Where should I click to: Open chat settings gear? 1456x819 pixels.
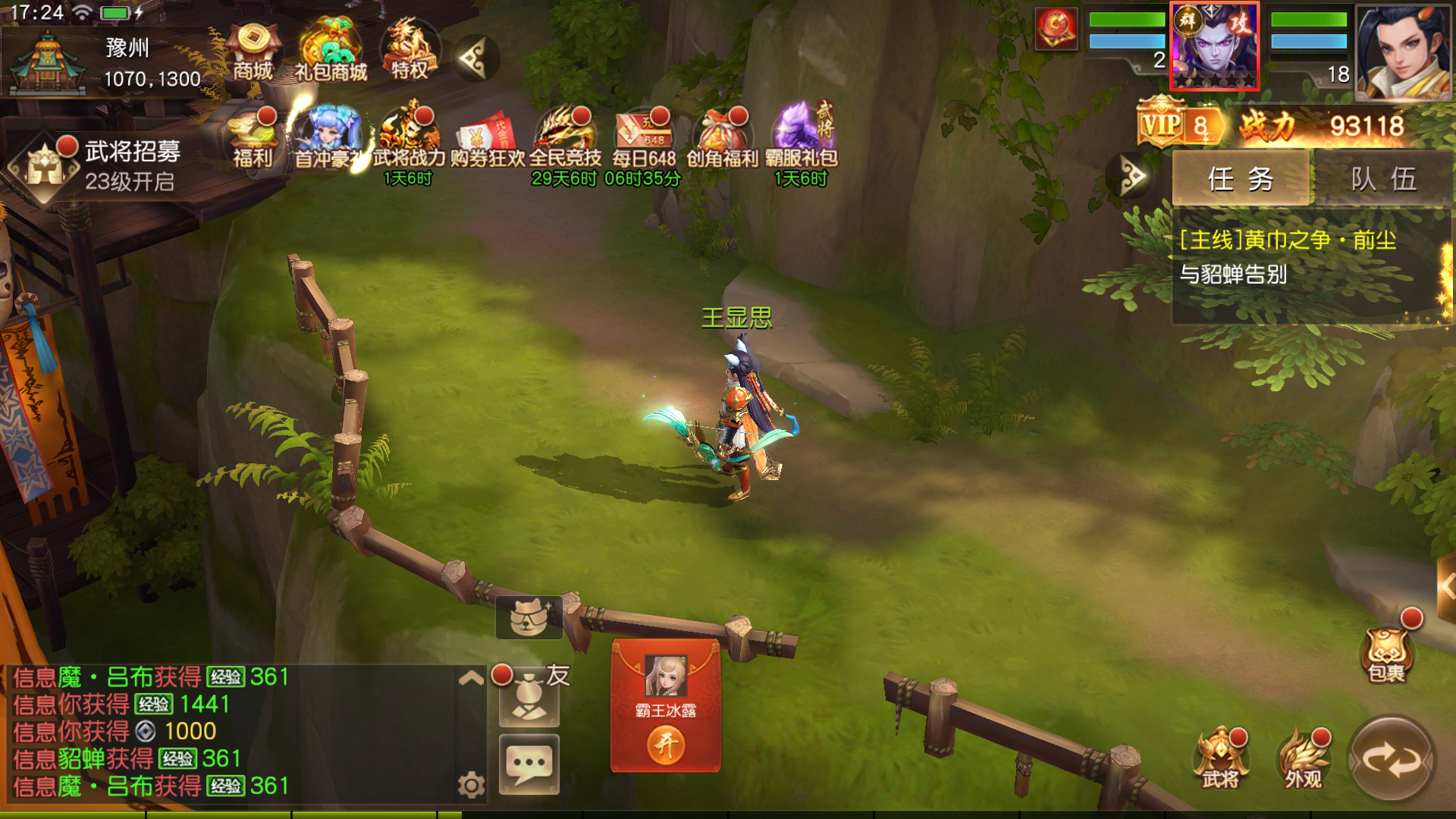pyautogui.click(x=471, y=785)
